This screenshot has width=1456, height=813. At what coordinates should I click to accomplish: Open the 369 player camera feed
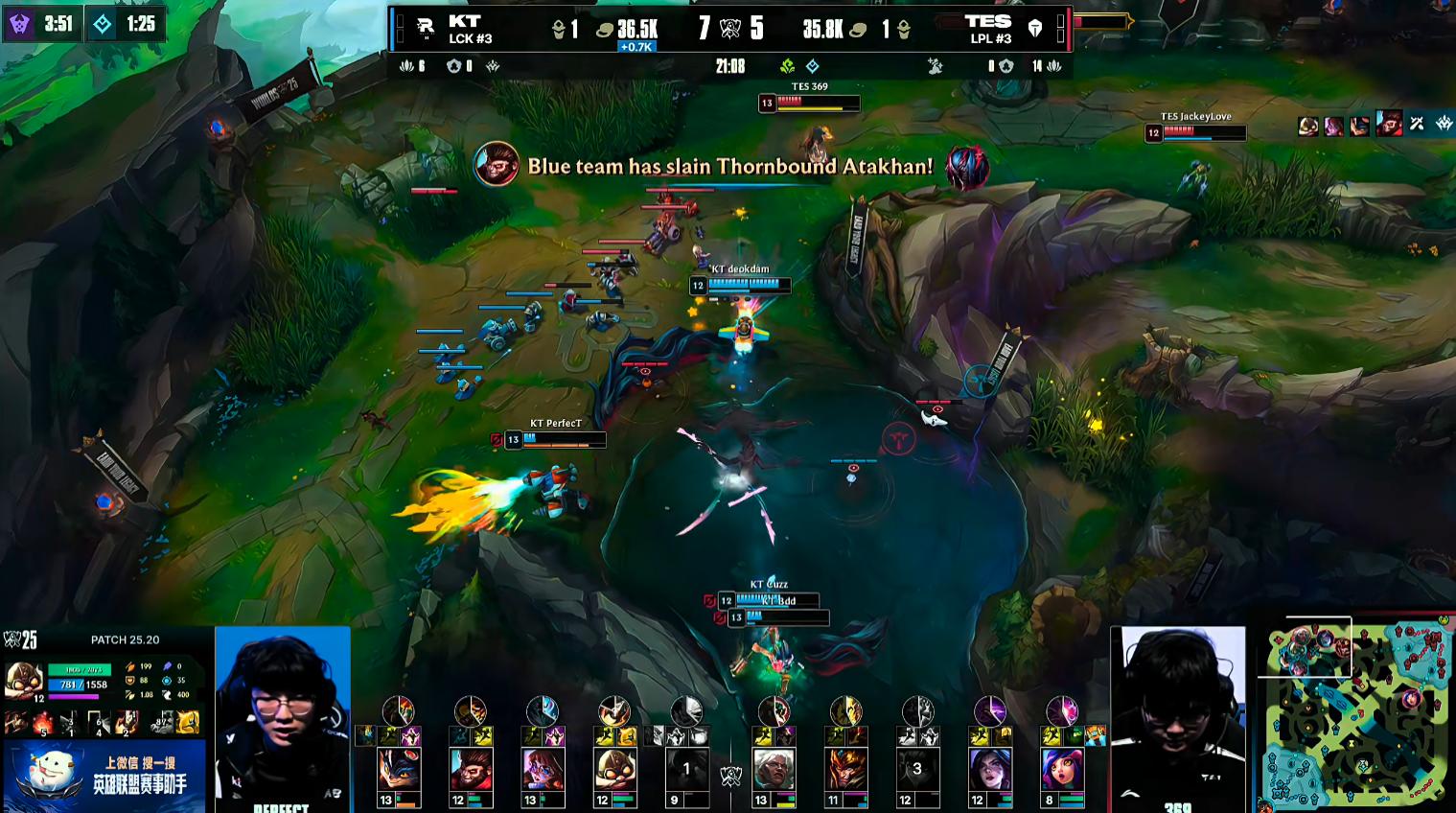(1178, 719)
